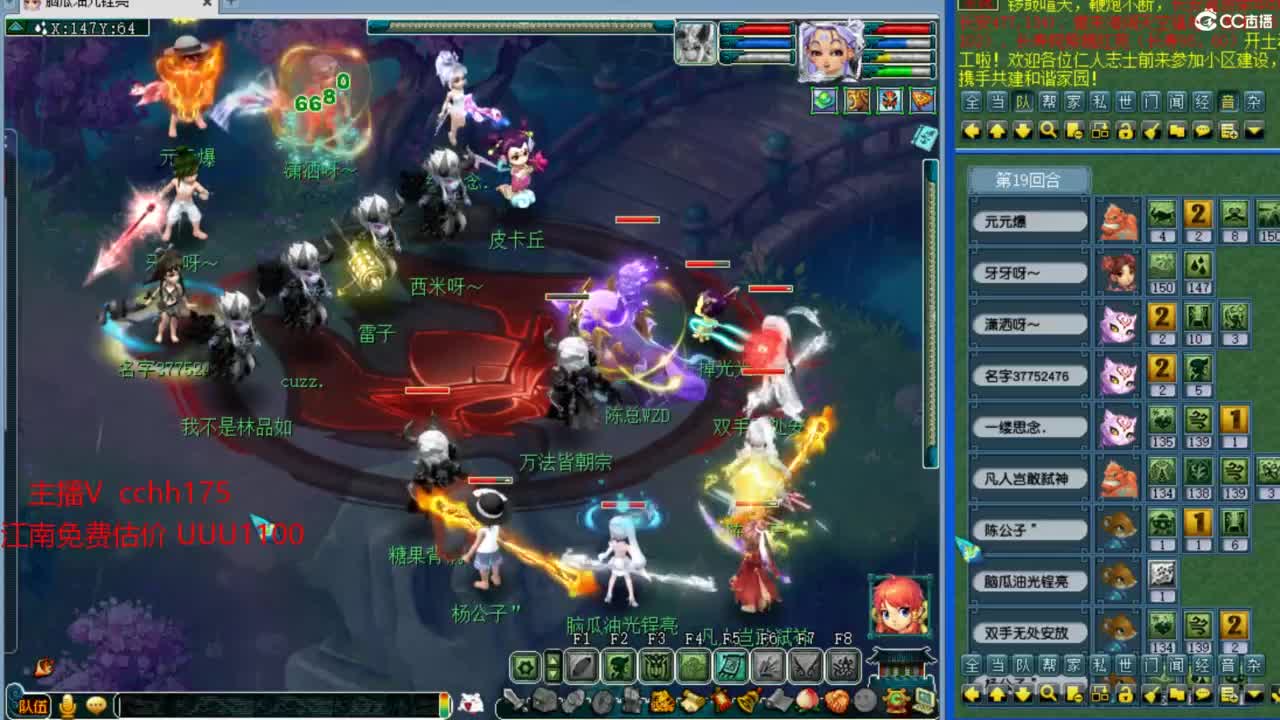
Task: Click the 队伍 button at bottom left
Action: point(33,703)
